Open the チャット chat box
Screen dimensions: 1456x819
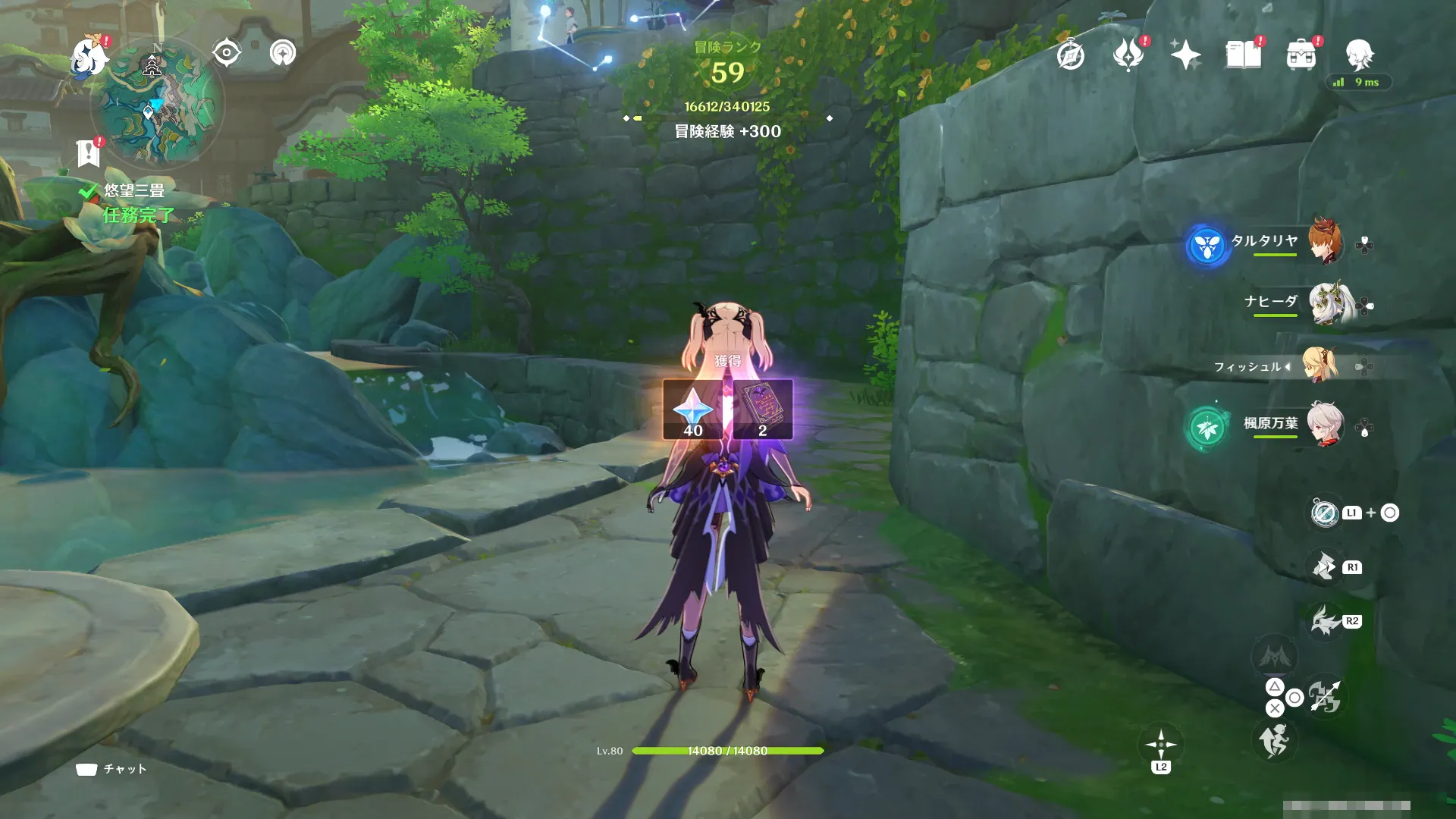111,769
